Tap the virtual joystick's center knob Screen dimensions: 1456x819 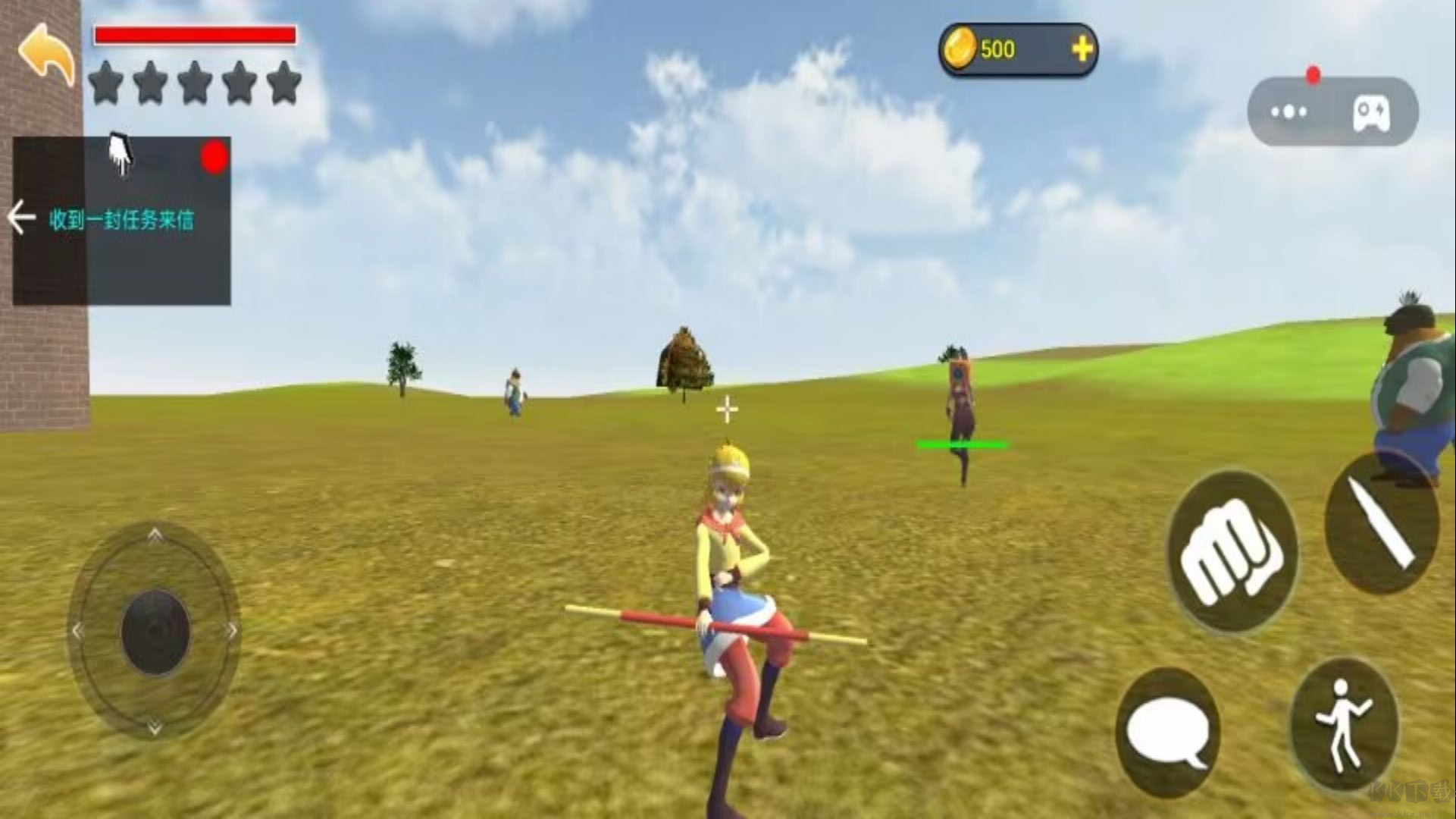pyautogui.click(x=155, y=631)
